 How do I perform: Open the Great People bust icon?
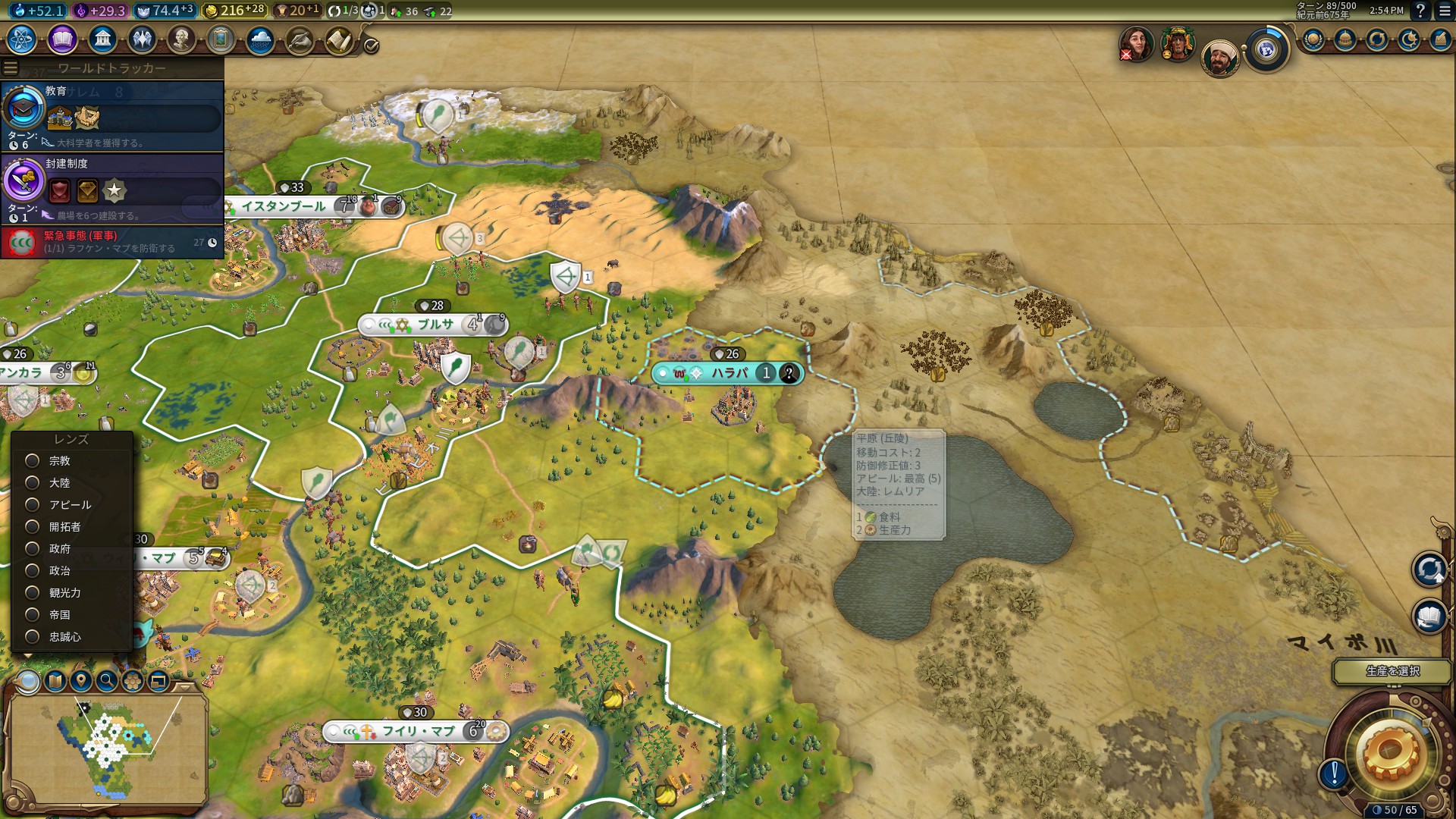tap(181, 39)
